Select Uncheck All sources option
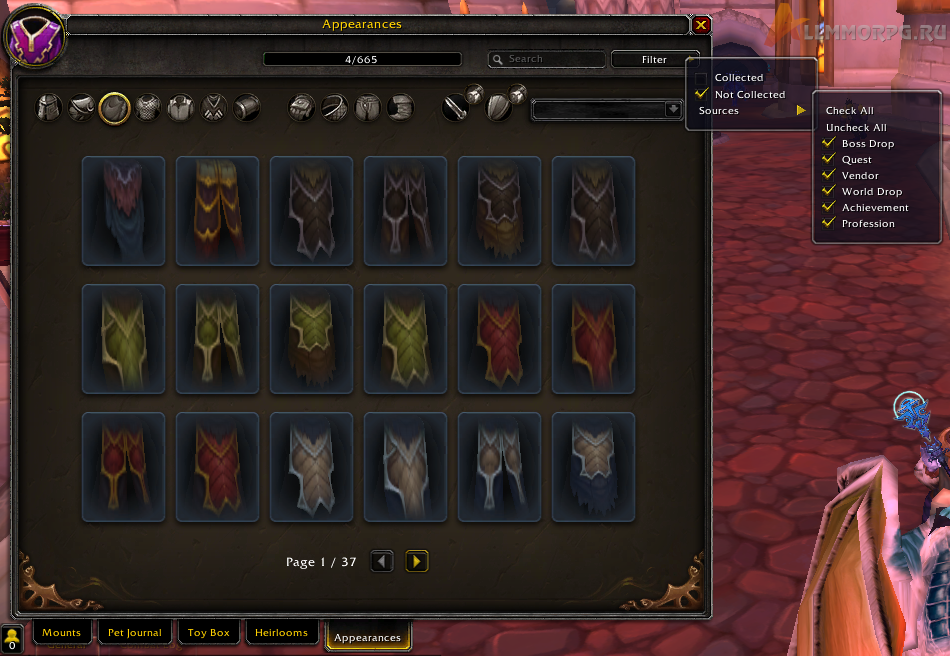Screen dimensions: 950x656 tap(856, 128)
